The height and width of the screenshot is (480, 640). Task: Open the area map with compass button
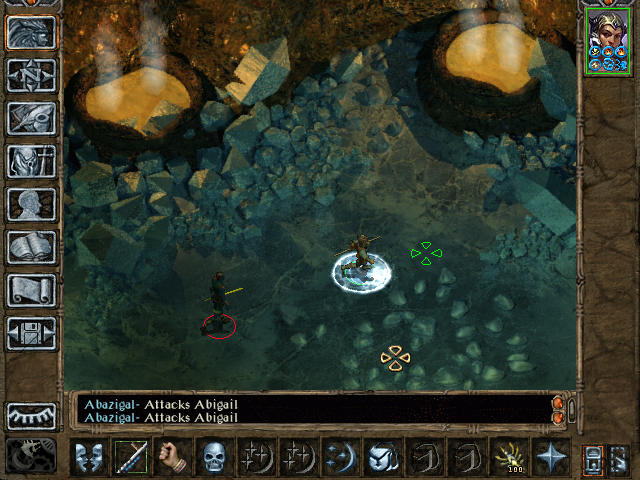(x=31, y=75)
